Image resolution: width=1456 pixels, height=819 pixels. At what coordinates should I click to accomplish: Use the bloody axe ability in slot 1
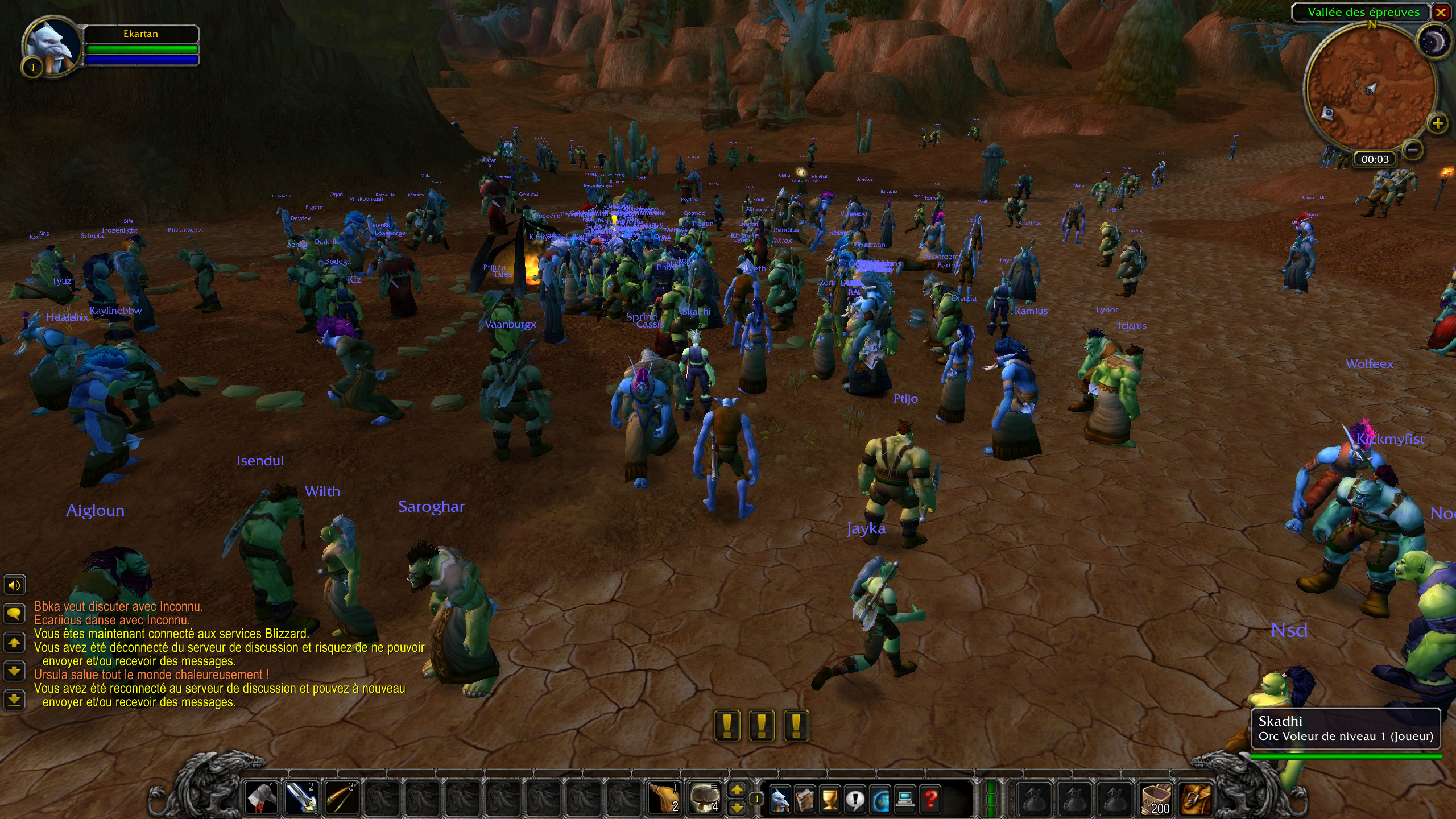point(261,797)
